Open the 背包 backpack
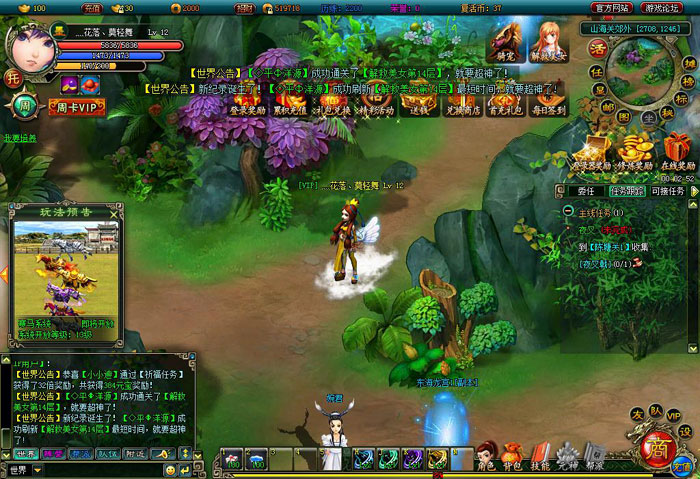 513,456
